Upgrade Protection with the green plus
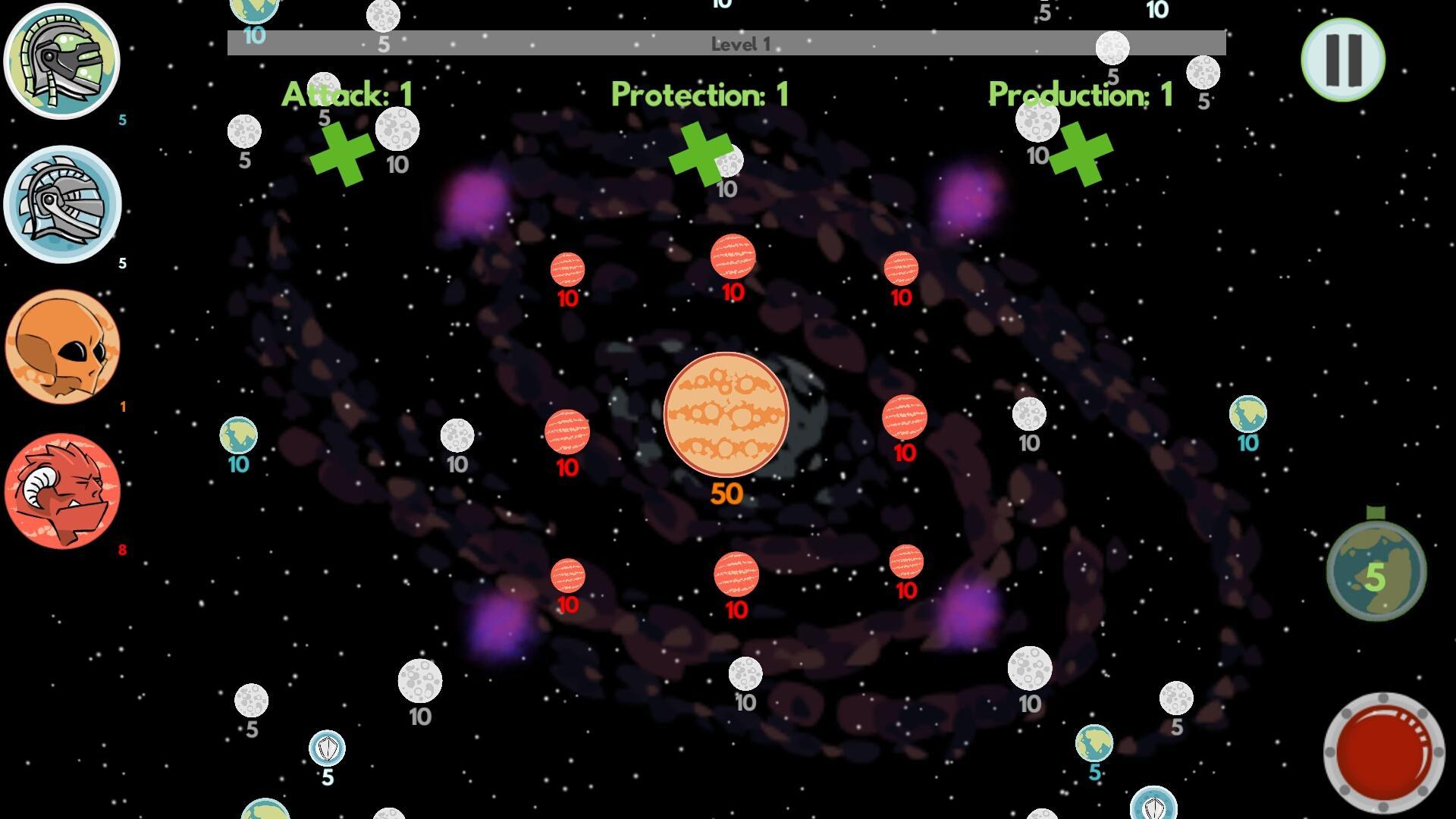The width and height of the screenshot is (1456, 819). coord(698,155)
